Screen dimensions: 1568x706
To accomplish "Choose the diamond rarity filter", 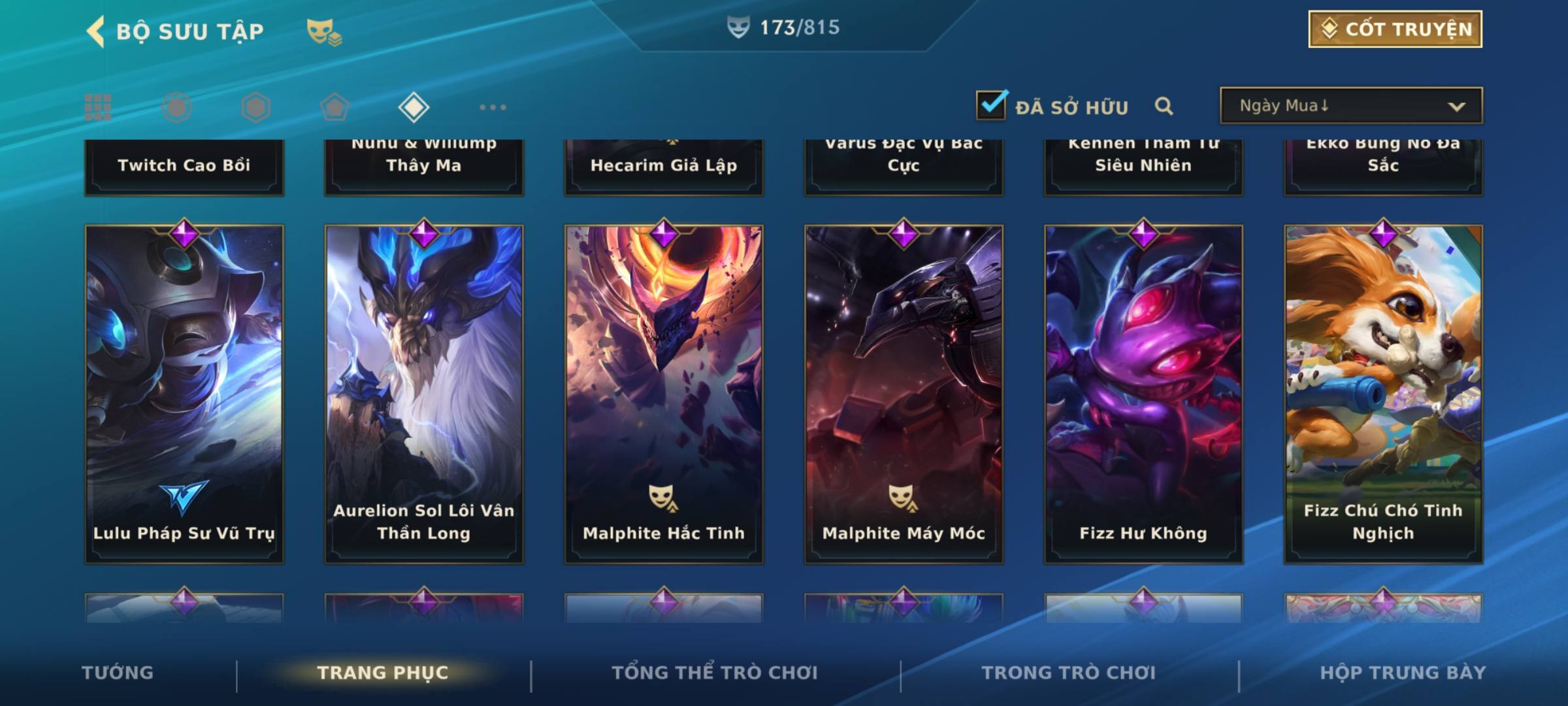I will (414, 107).
